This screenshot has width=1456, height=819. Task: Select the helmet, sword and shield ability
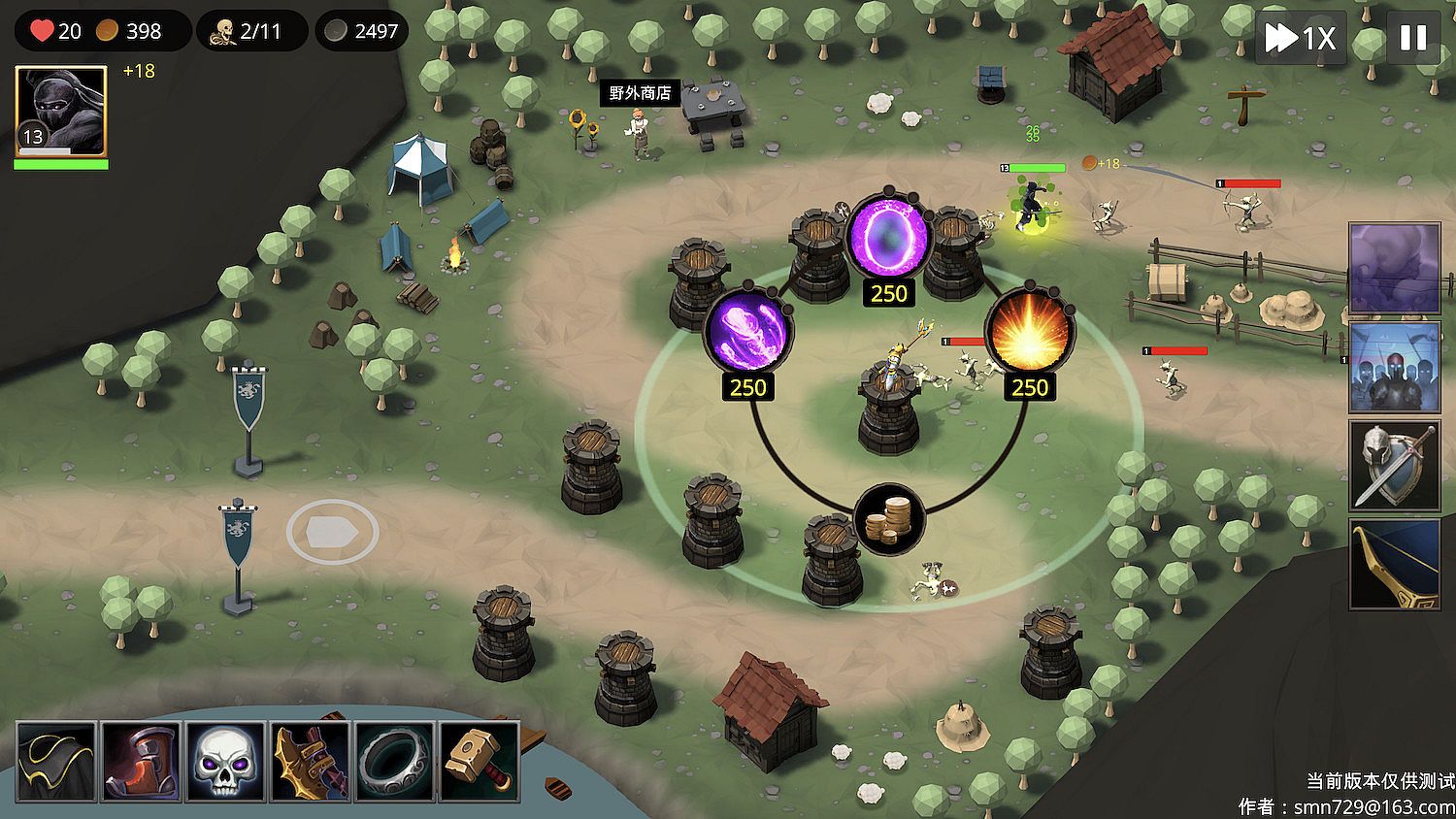pyautogui.click(x=1395, y=466)
